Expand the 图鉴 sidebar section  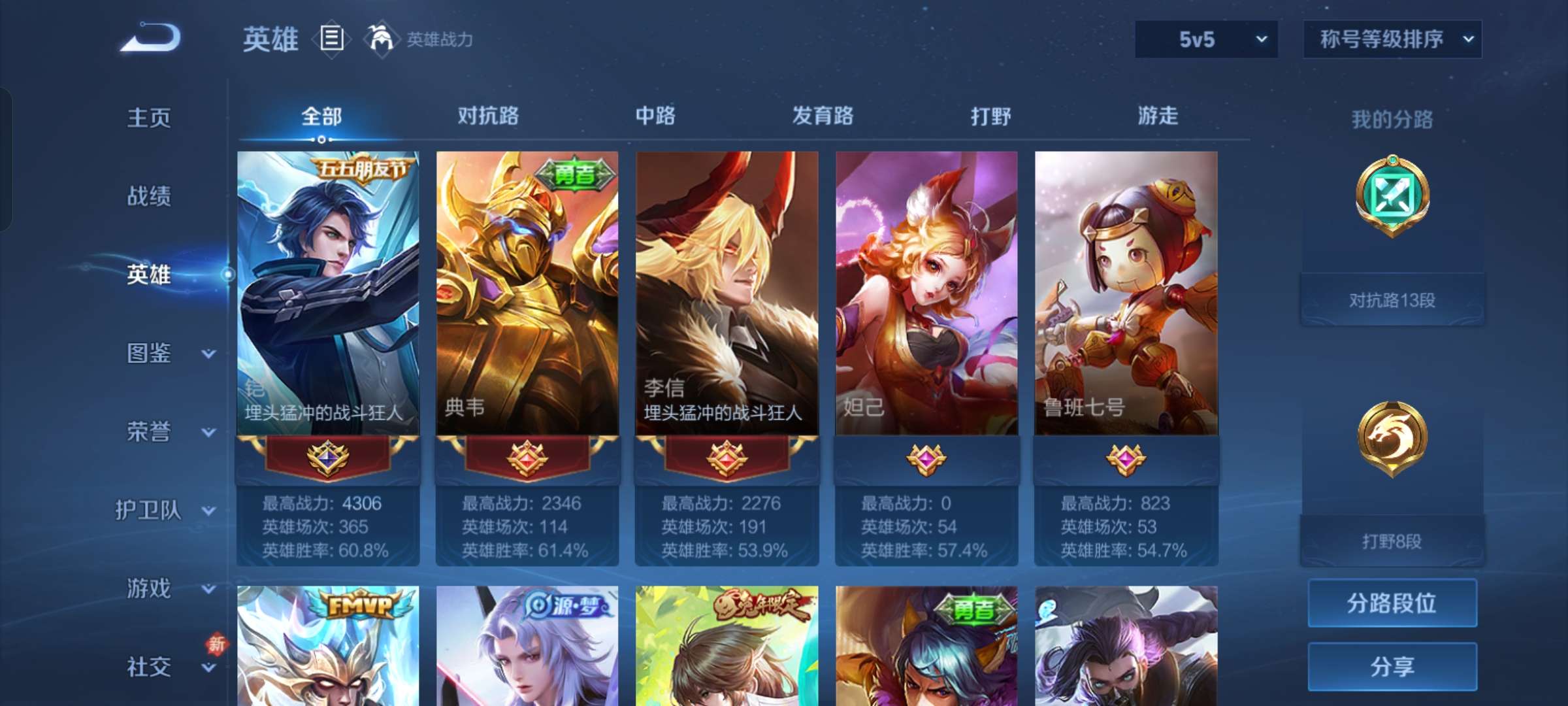click(152, 354)
